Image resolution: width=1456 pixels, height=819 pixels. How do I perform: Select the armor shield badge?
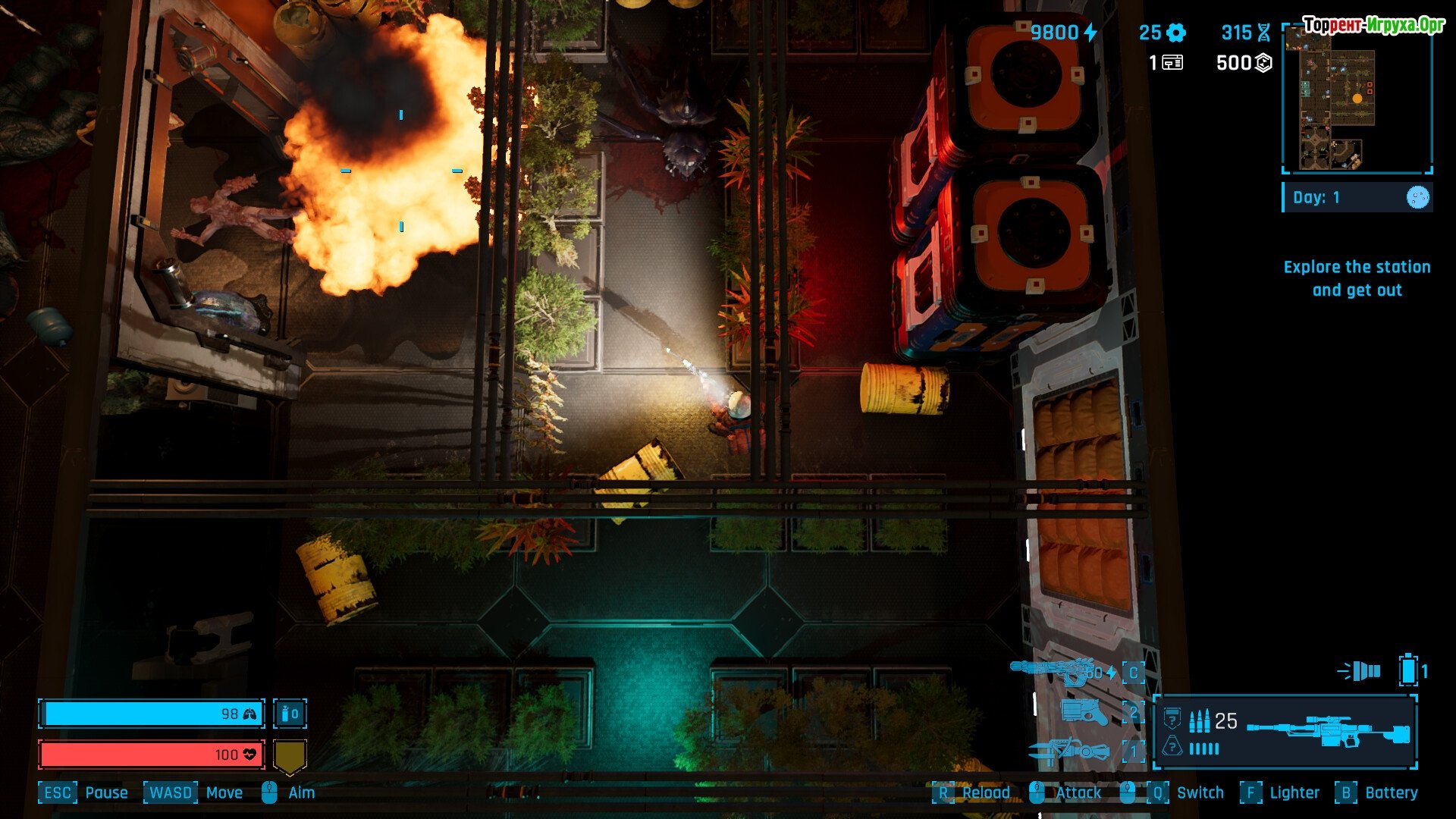pyautogui.click(x=290, y=756)
